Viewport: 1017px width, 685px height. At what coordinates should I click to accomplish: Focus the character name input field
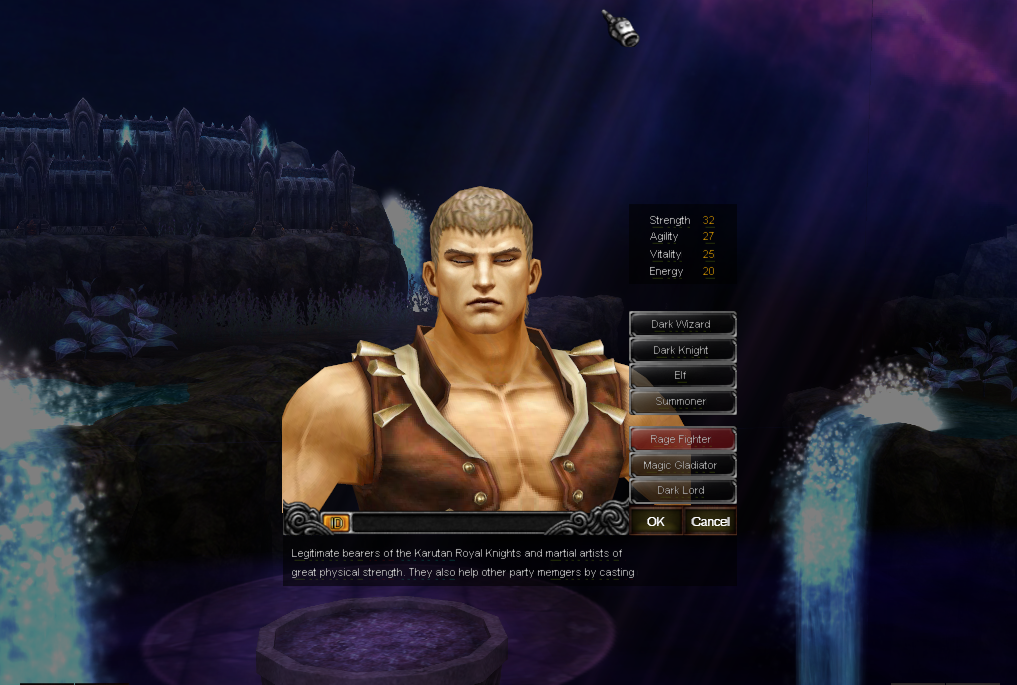460,522
